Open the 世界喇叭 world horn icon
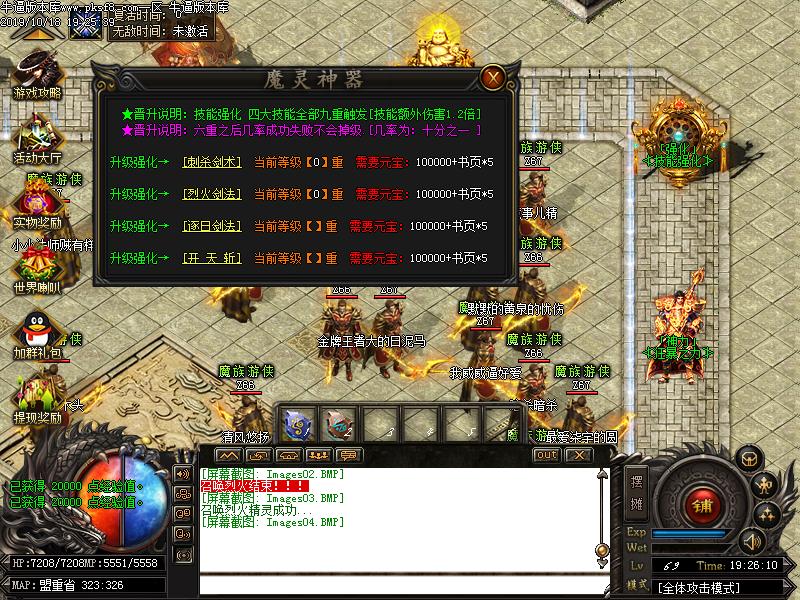This screenshot has height=600, width=800. [36, 268]
